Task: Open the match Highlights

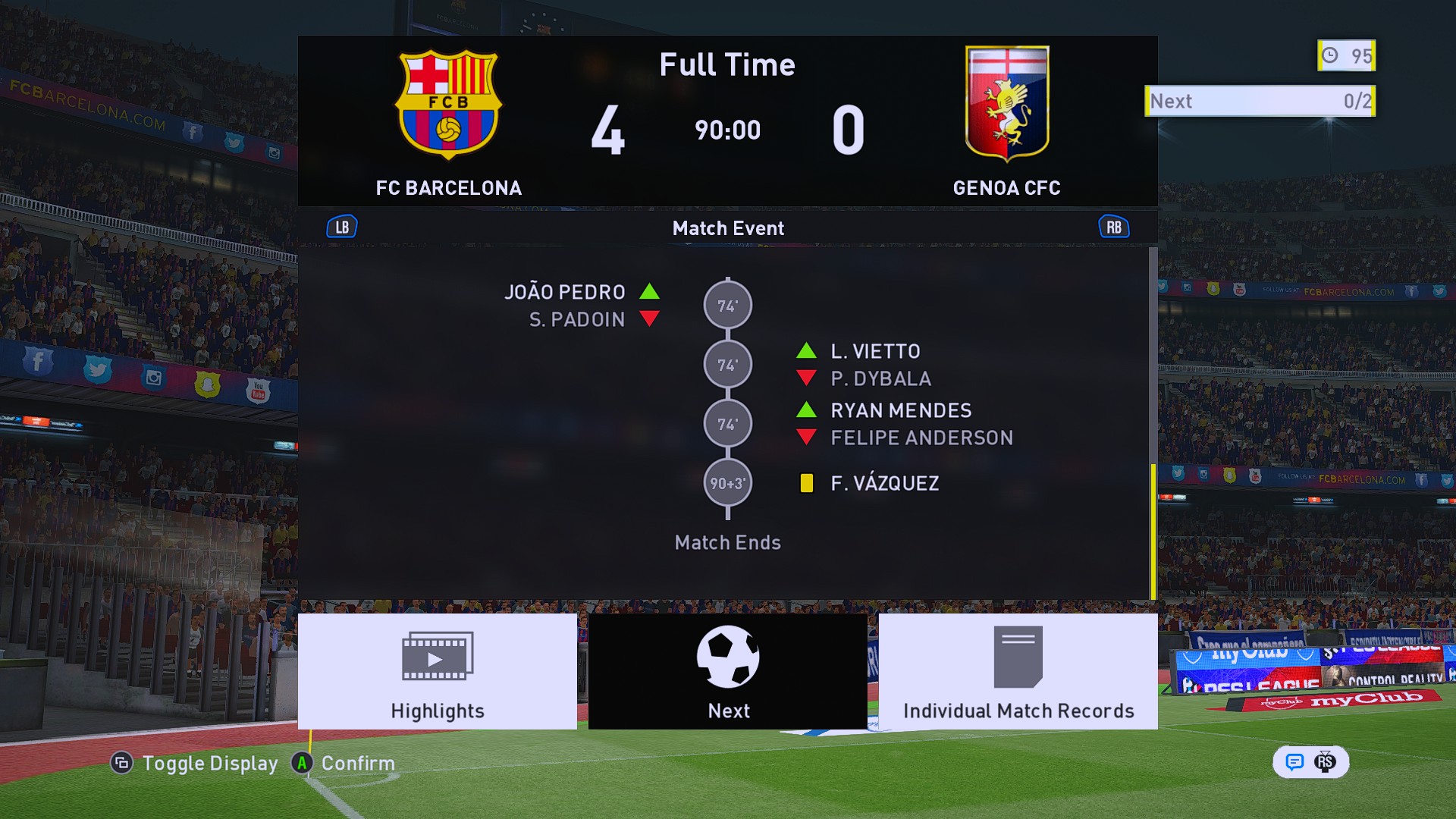Action: tap(438, 671)
